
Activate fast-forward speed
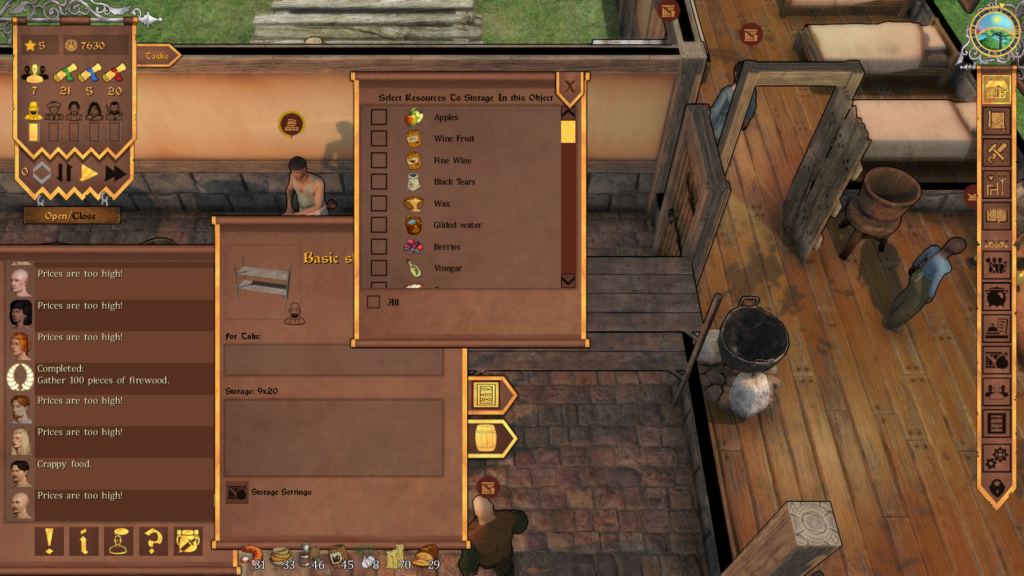click(116, 172)
